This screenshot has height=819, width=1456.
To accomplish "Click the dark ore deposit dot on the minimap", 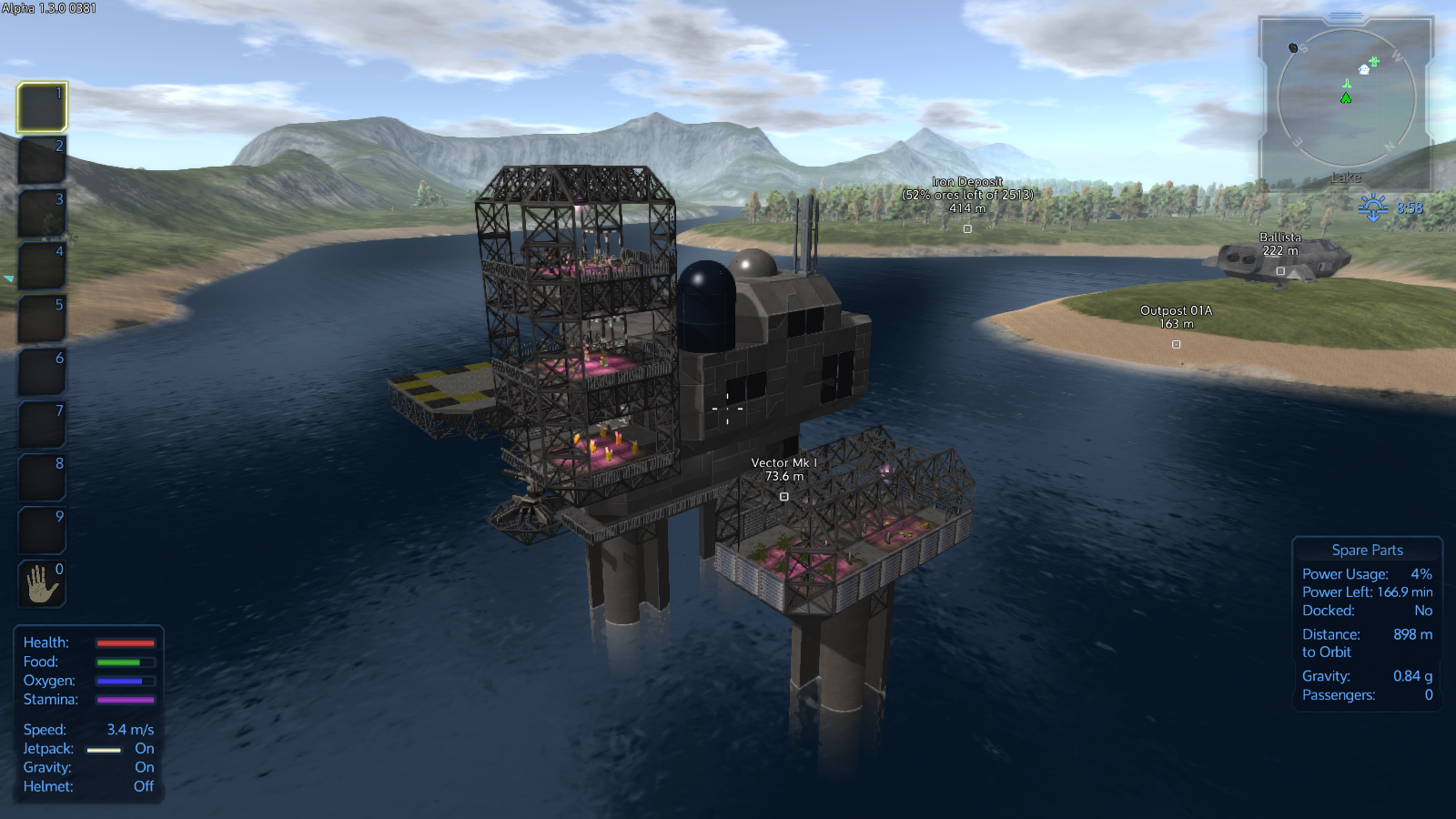I will [x=1294, y=47].
